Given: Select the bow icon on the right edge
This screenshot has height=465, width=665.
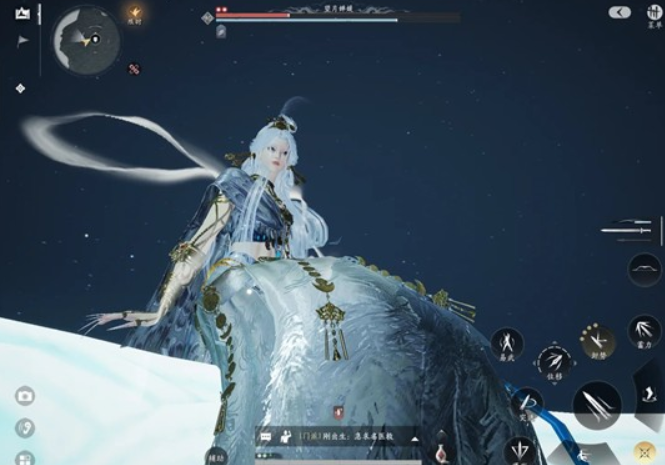Looking at the screenshot, I should (644, 270).
